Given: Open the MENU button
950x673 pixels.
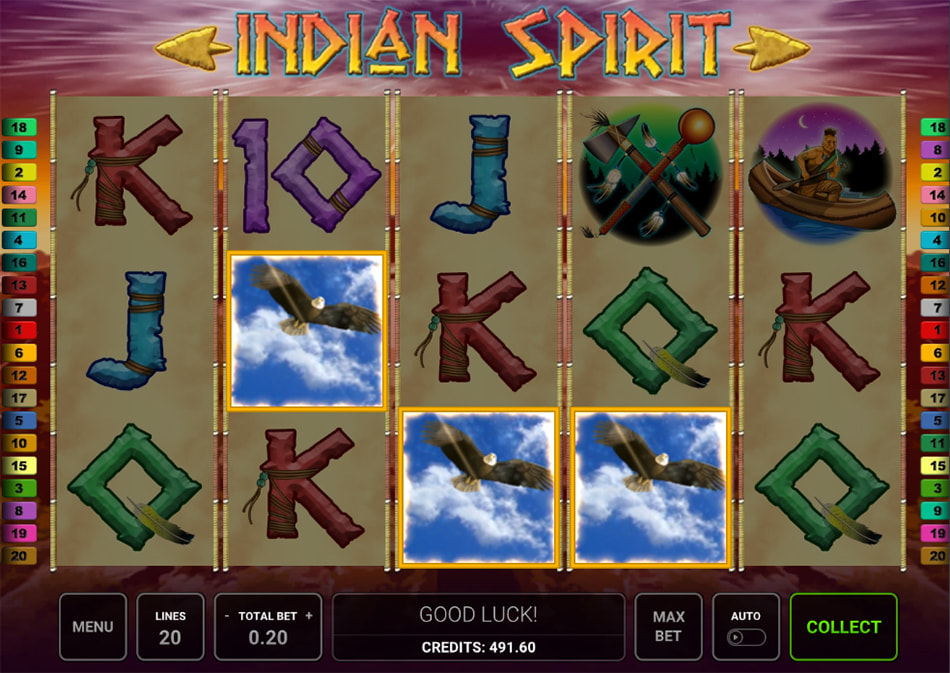Looking at the screenshot, I should coord(93,627).
